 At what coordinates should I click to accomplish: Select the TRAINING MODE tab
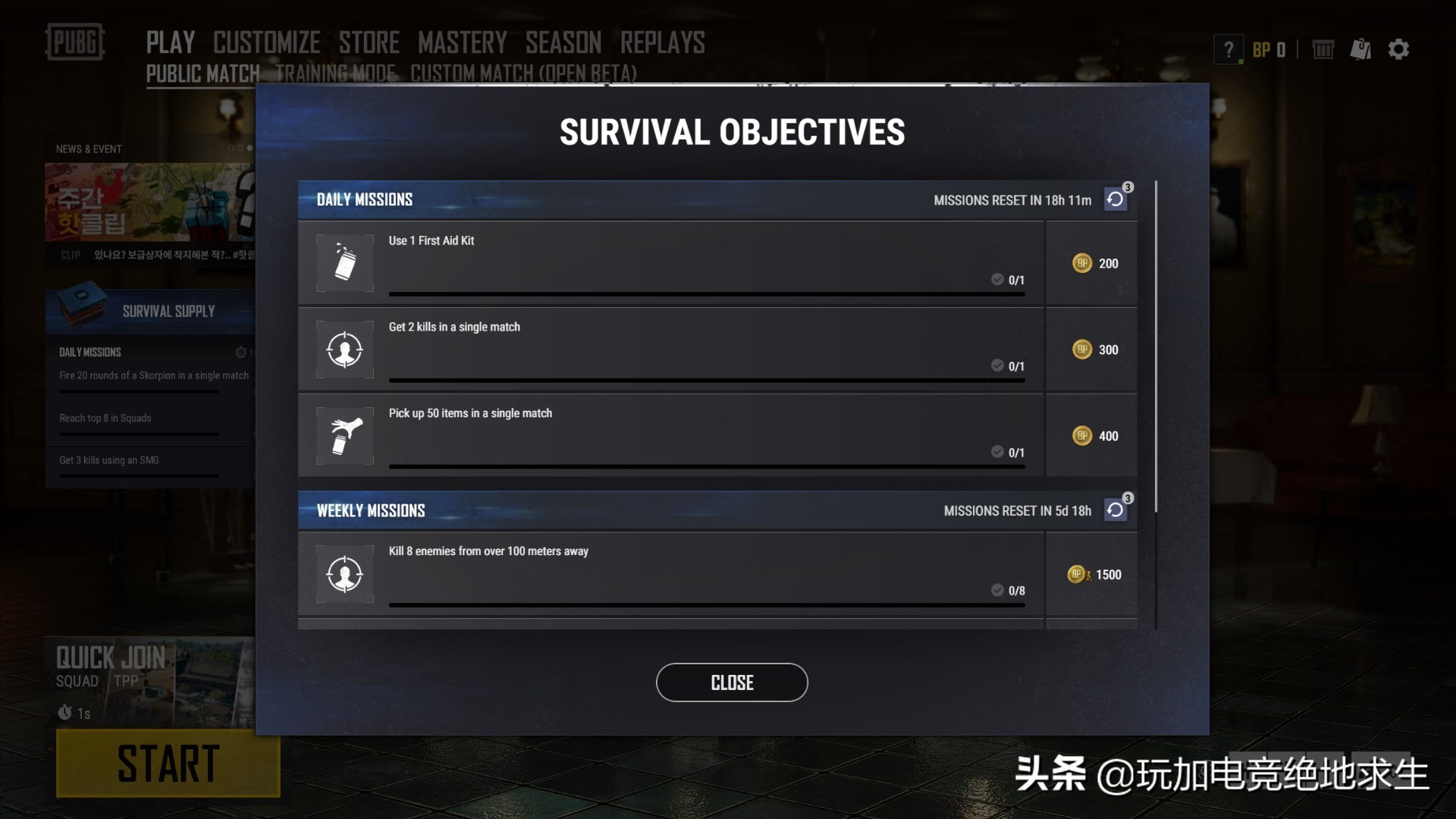(x=335, y=74)
